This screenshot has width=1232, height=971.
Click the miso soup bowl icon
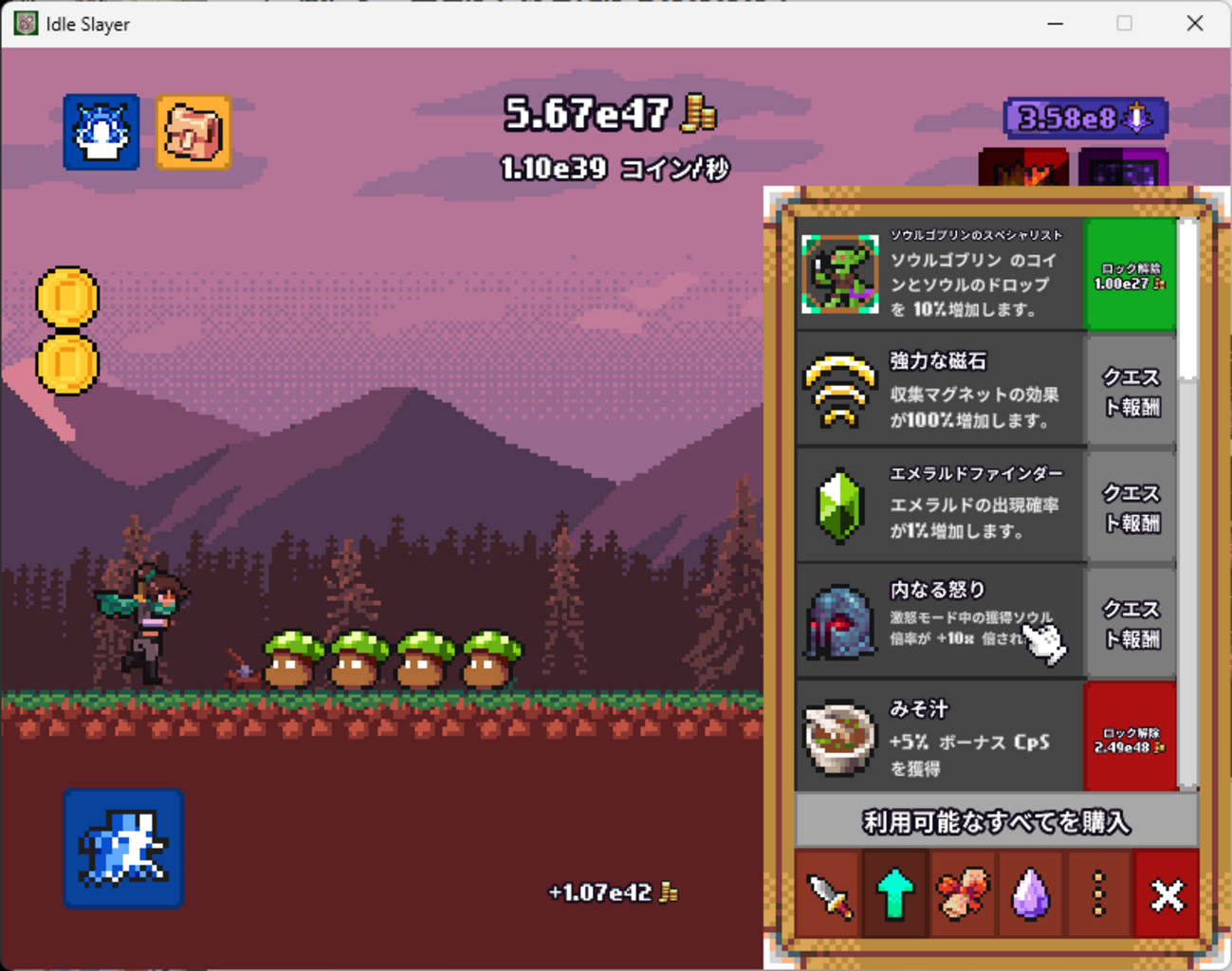(838, 737)
